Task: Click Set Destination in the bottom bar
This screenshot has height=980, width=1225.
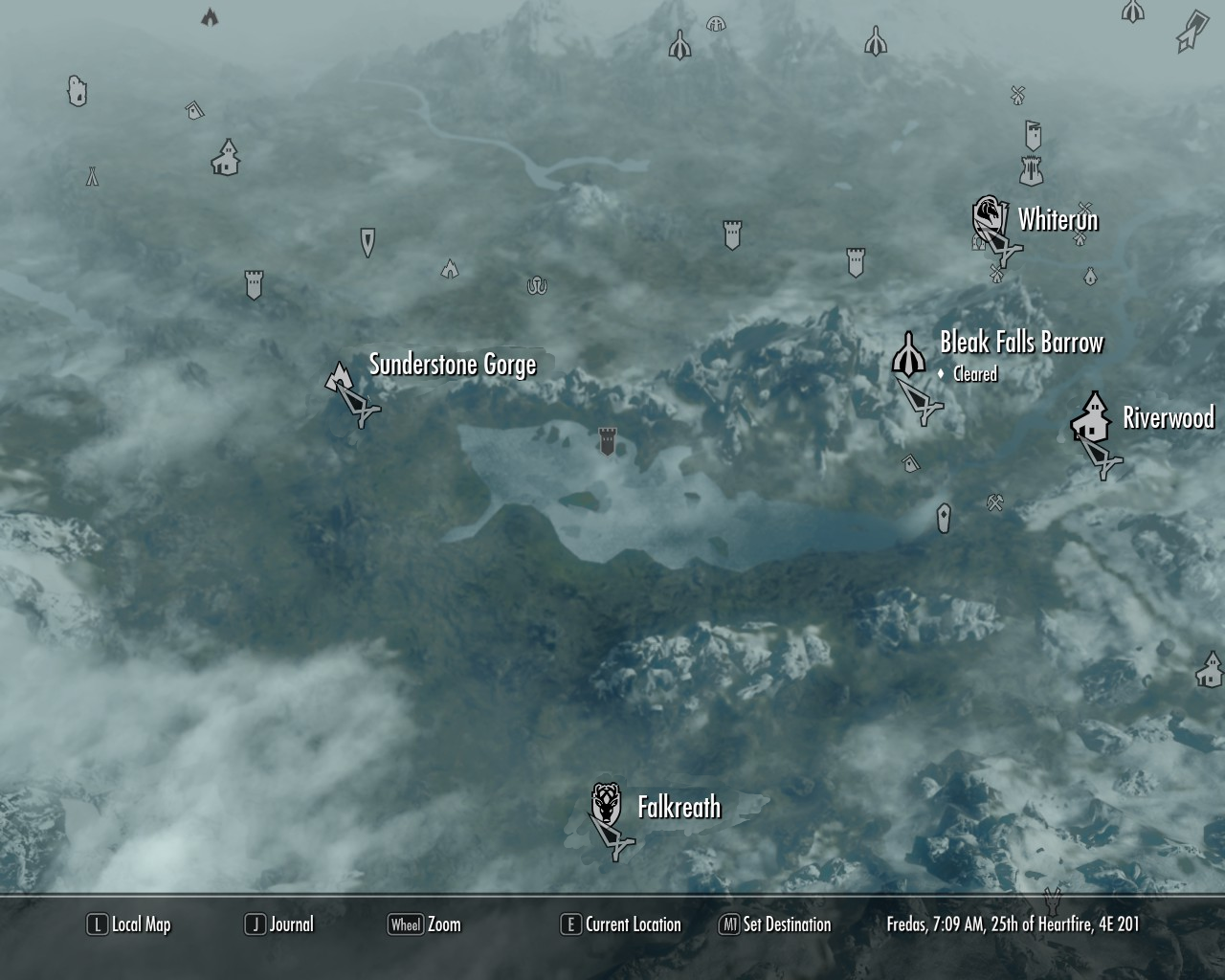Action: (x=775, y=924)
